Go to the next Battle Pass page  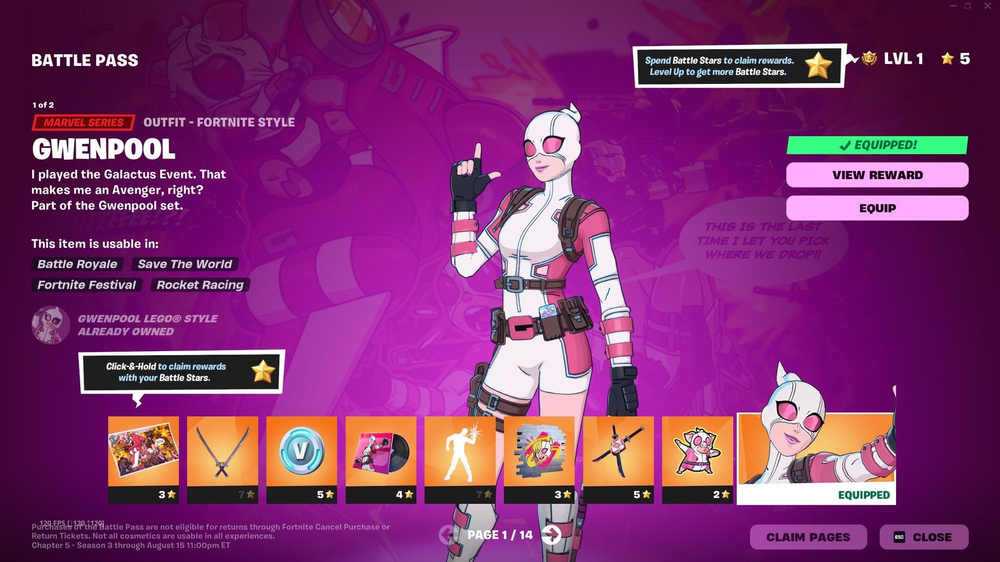pos(551,535)
